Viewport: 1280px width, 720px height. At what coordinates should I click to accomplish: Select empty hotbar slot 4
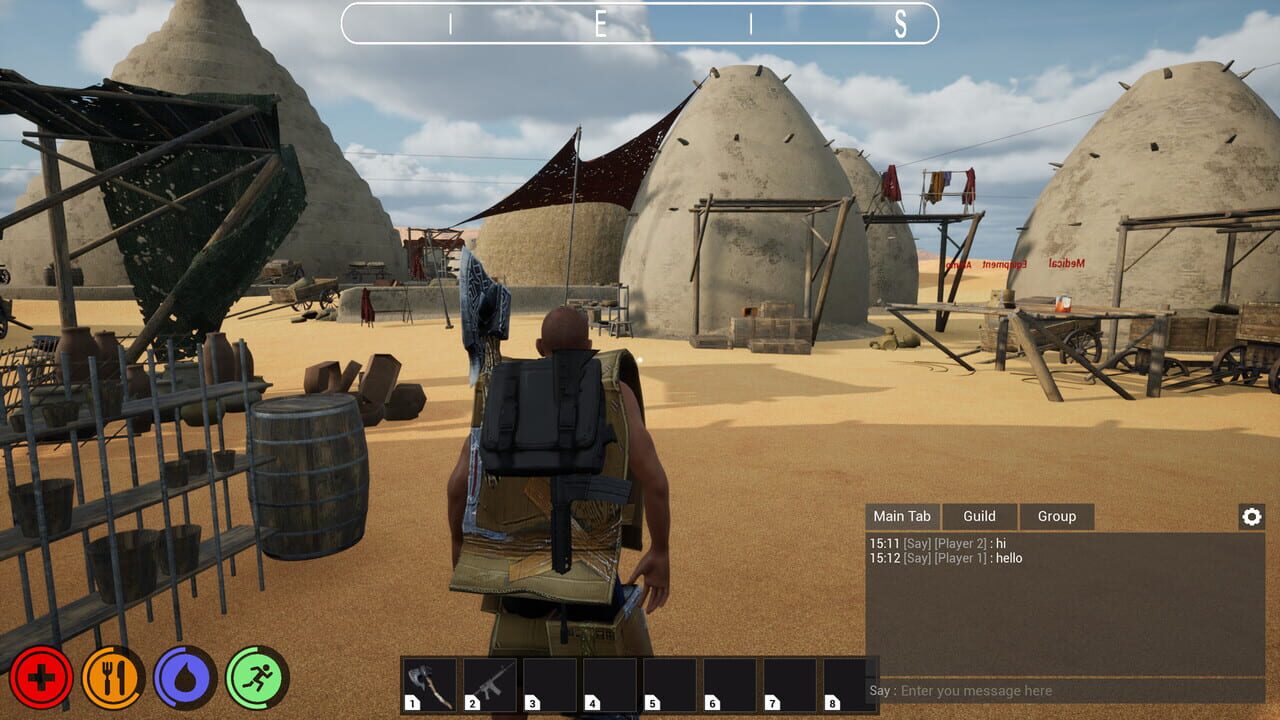[610, 683]
